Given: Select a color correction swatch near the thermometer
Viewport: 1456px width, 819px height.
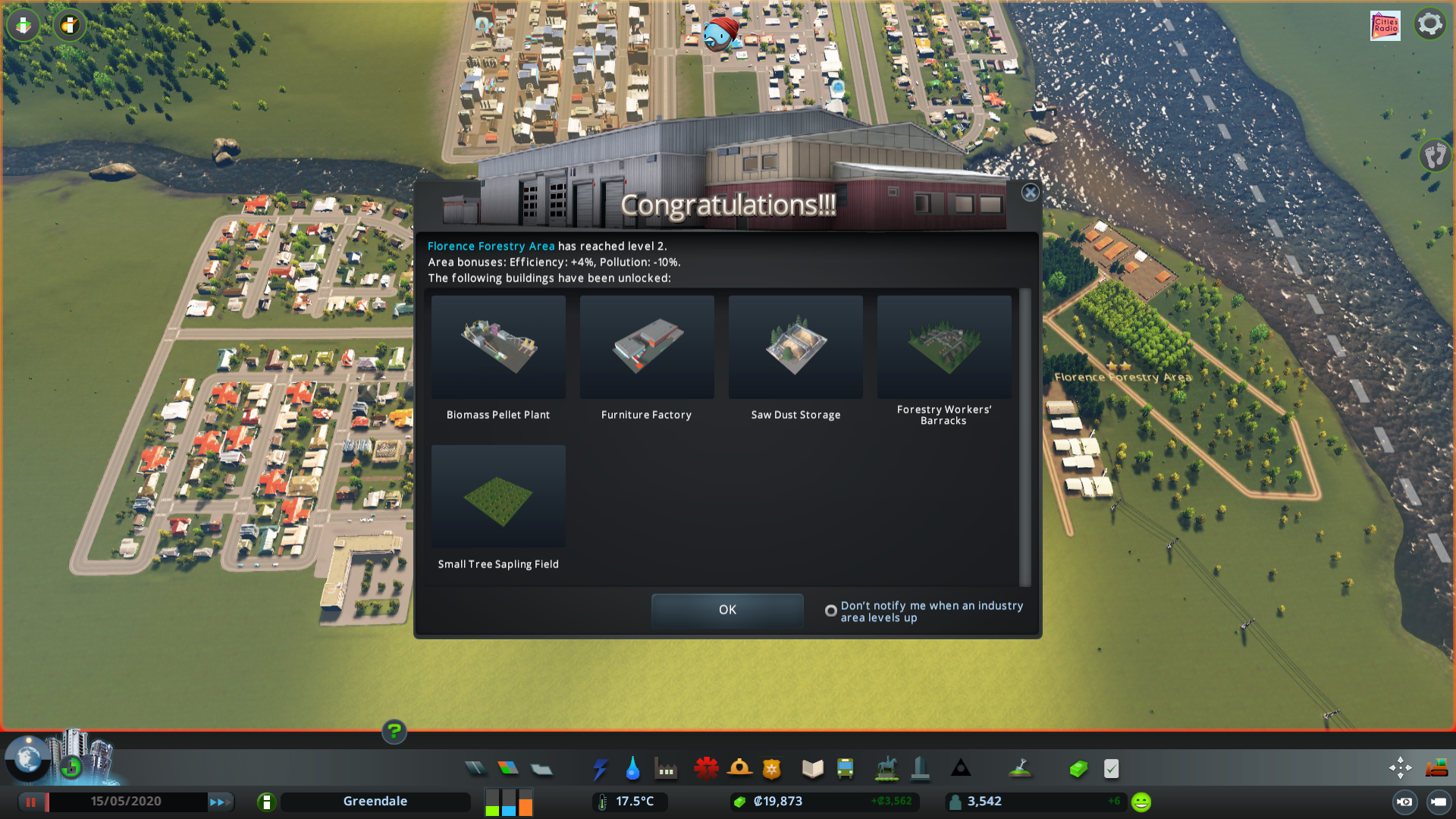Looking at the screenshot, I should click(508, 801).
